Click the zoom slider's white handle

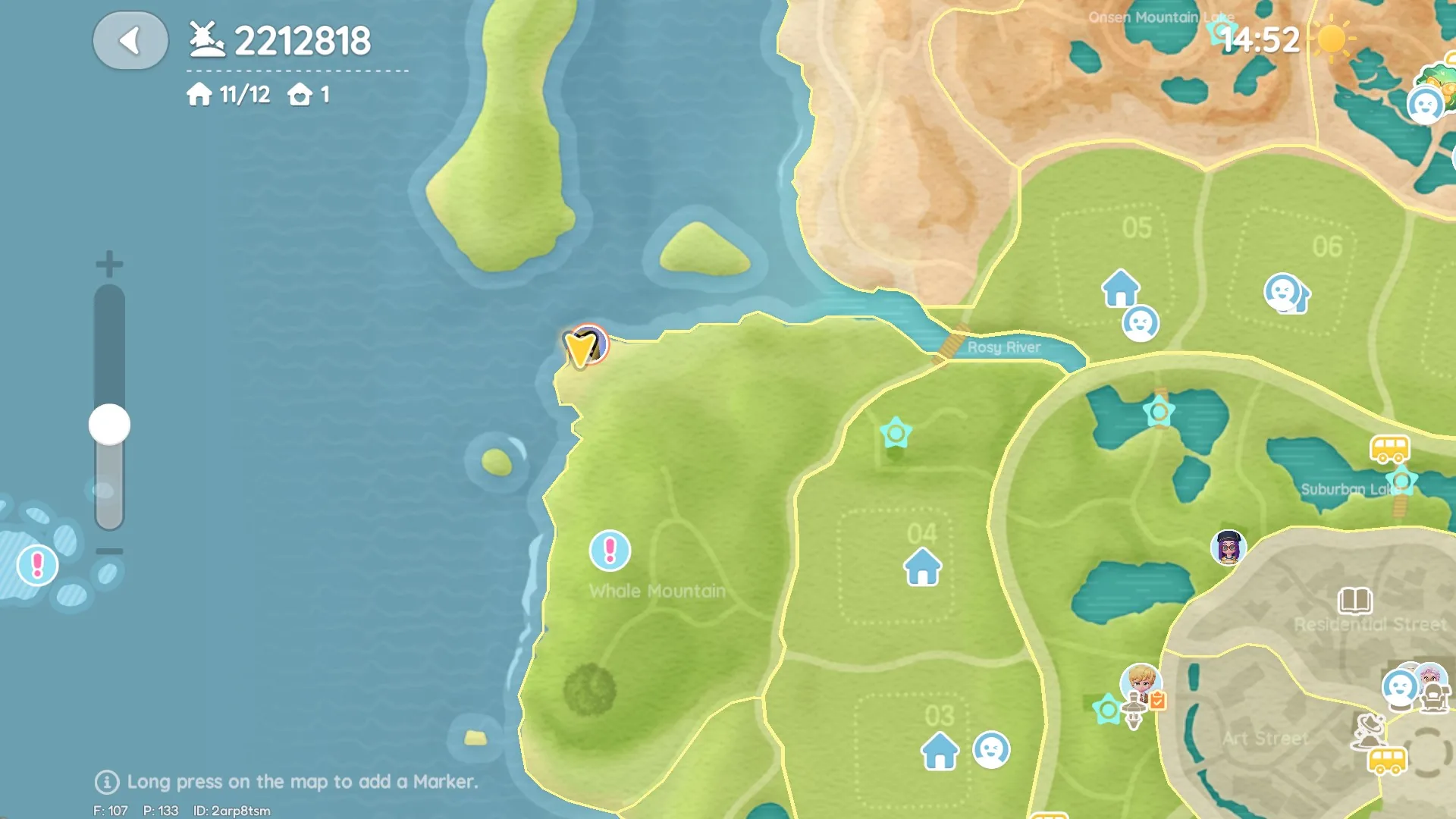(109, 425)
